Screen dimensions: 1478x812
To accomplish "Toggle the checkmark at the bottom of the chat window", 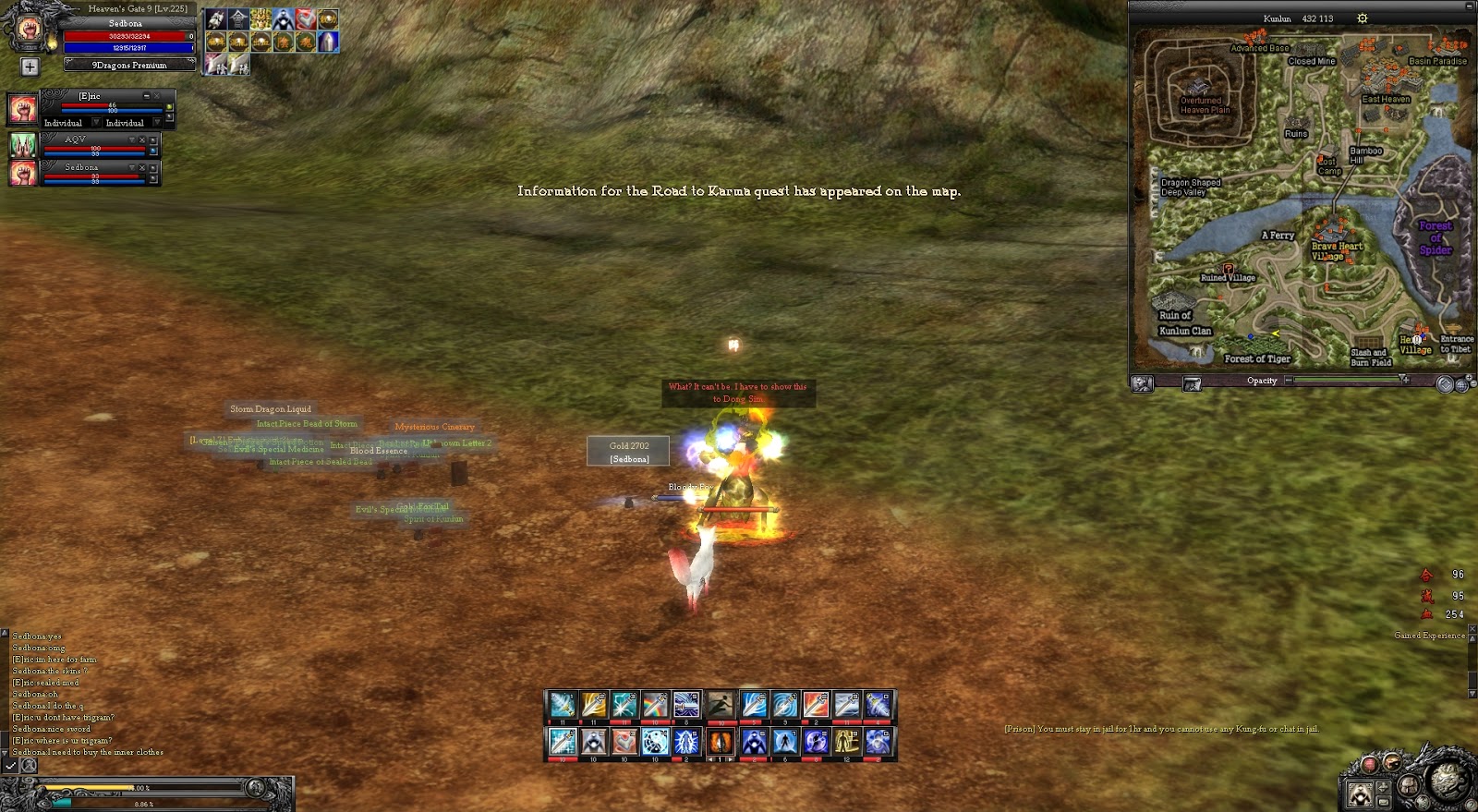I will click(10, 766).
